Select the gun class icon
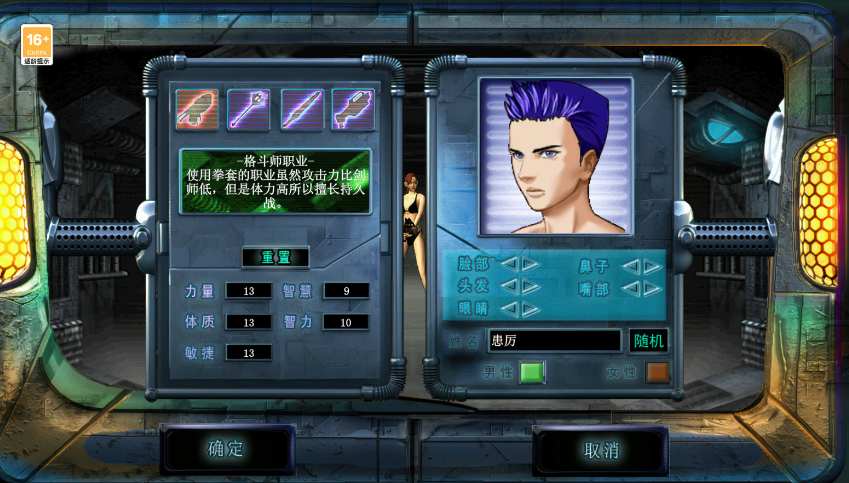The height and width of the screenshot is (483, 849). click(353, 110)
